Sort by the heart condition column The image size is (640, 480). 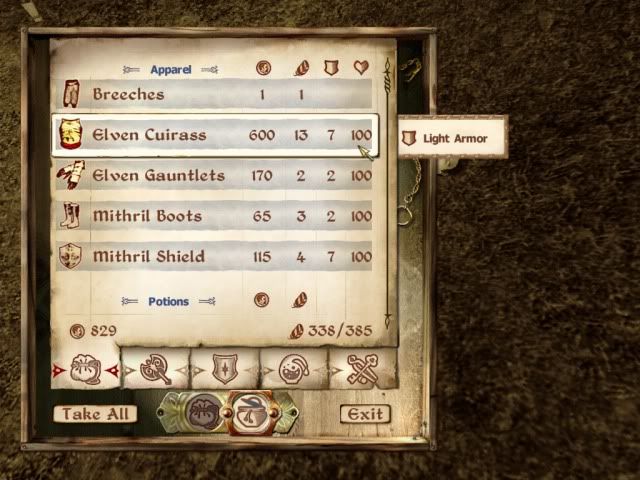pyautogui.click(x=361, y=69)
